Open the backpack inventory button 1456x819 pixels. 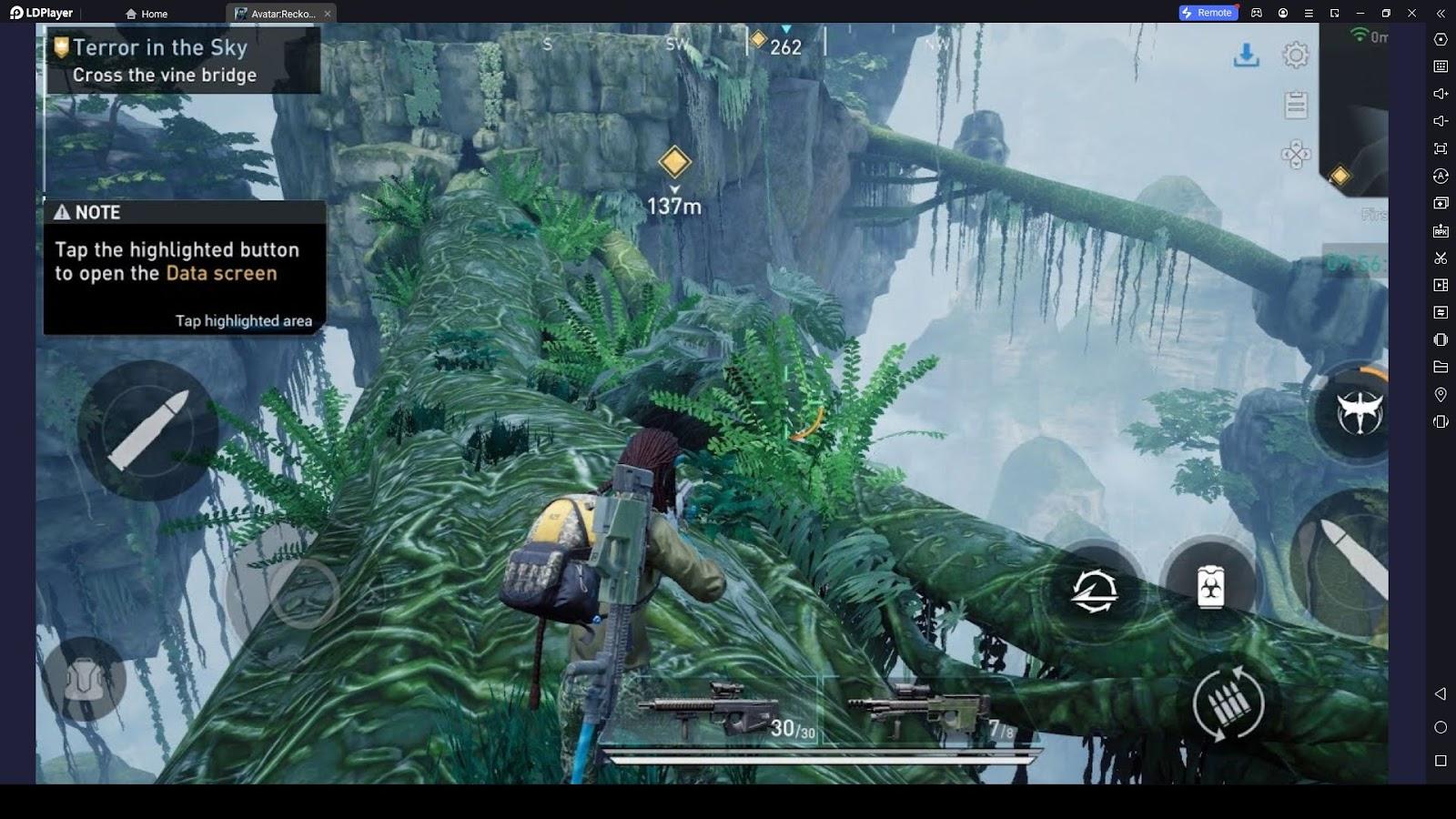click(85, 679)
